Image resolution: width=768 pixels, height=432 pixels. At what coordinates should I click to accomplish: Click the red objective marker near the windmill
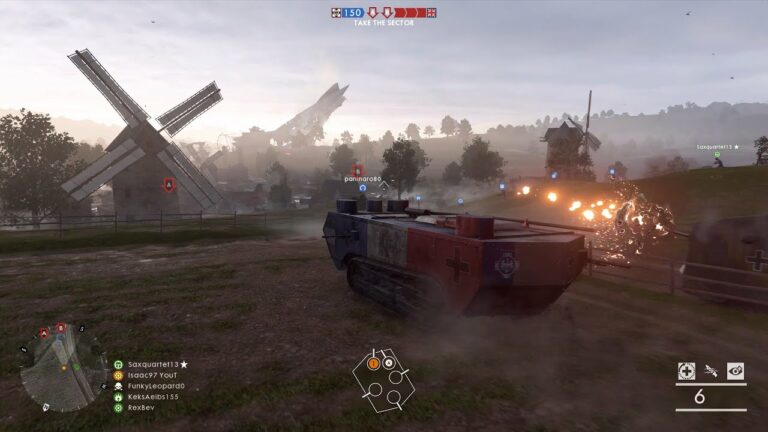click(x=169, y=185)
